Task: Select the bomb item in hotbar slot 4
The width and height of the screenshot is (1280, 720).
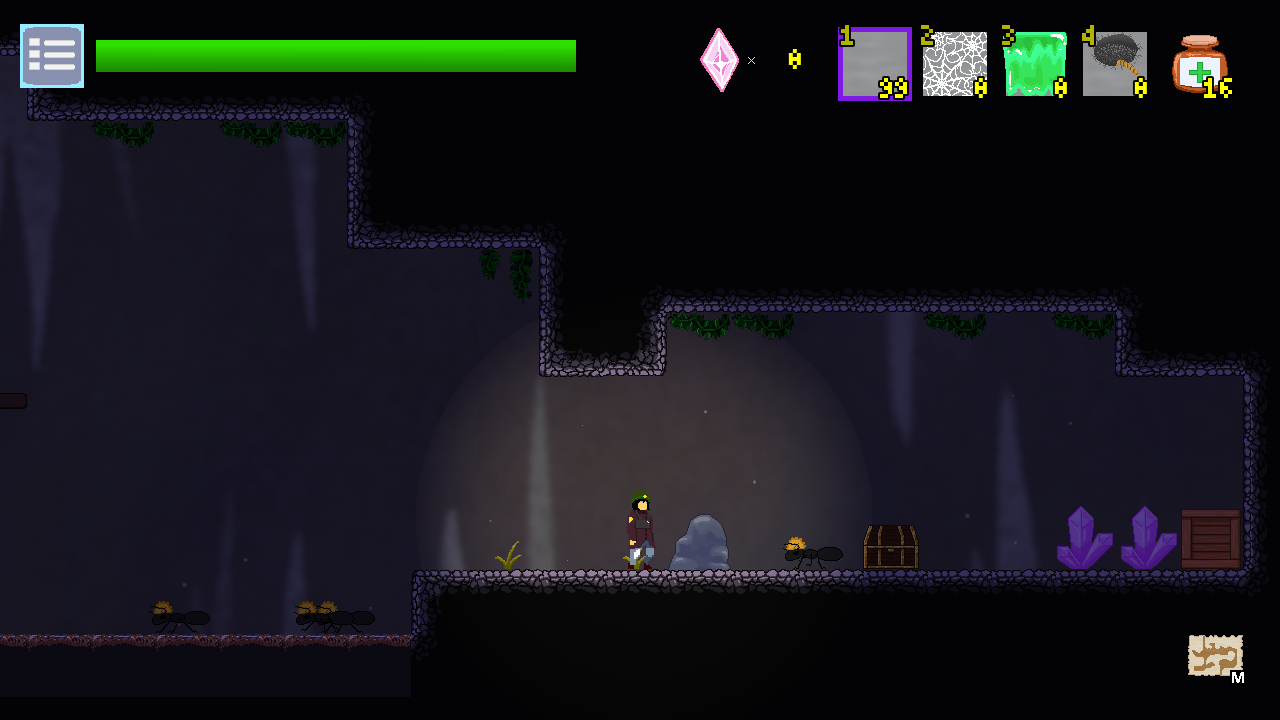Action: [1114, 64]
